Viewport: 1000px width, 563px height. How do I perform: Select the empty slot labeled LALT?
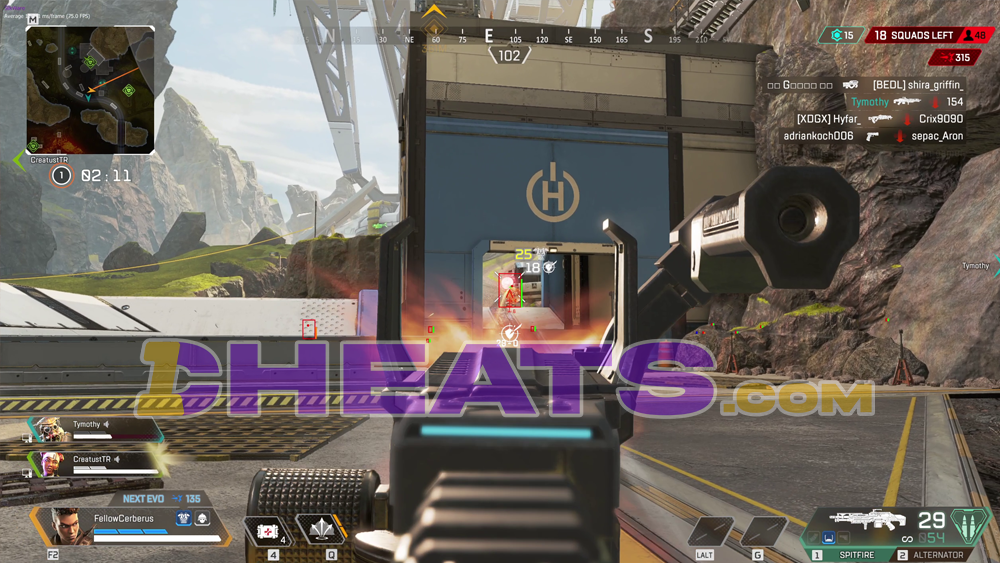click(710, 531)
